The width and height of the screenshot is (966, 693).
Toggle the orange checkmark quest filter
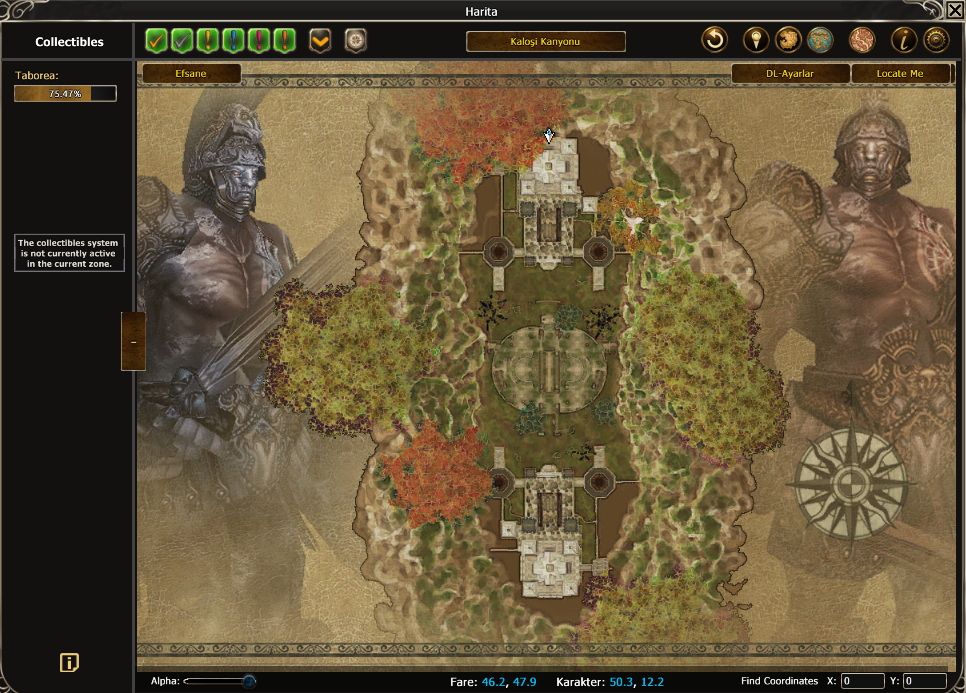click(x=156, y=41)
